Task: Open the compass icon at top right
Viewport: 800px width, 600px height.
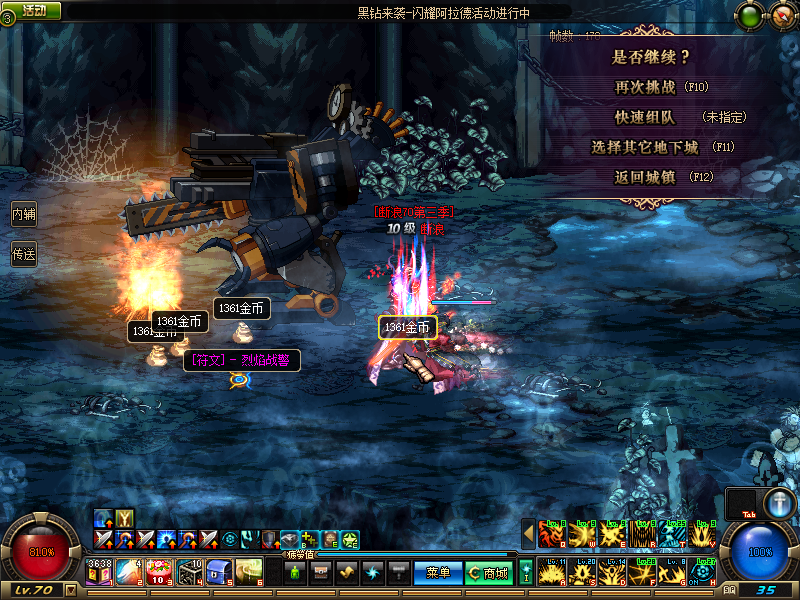Action: (x=779, y=15)
